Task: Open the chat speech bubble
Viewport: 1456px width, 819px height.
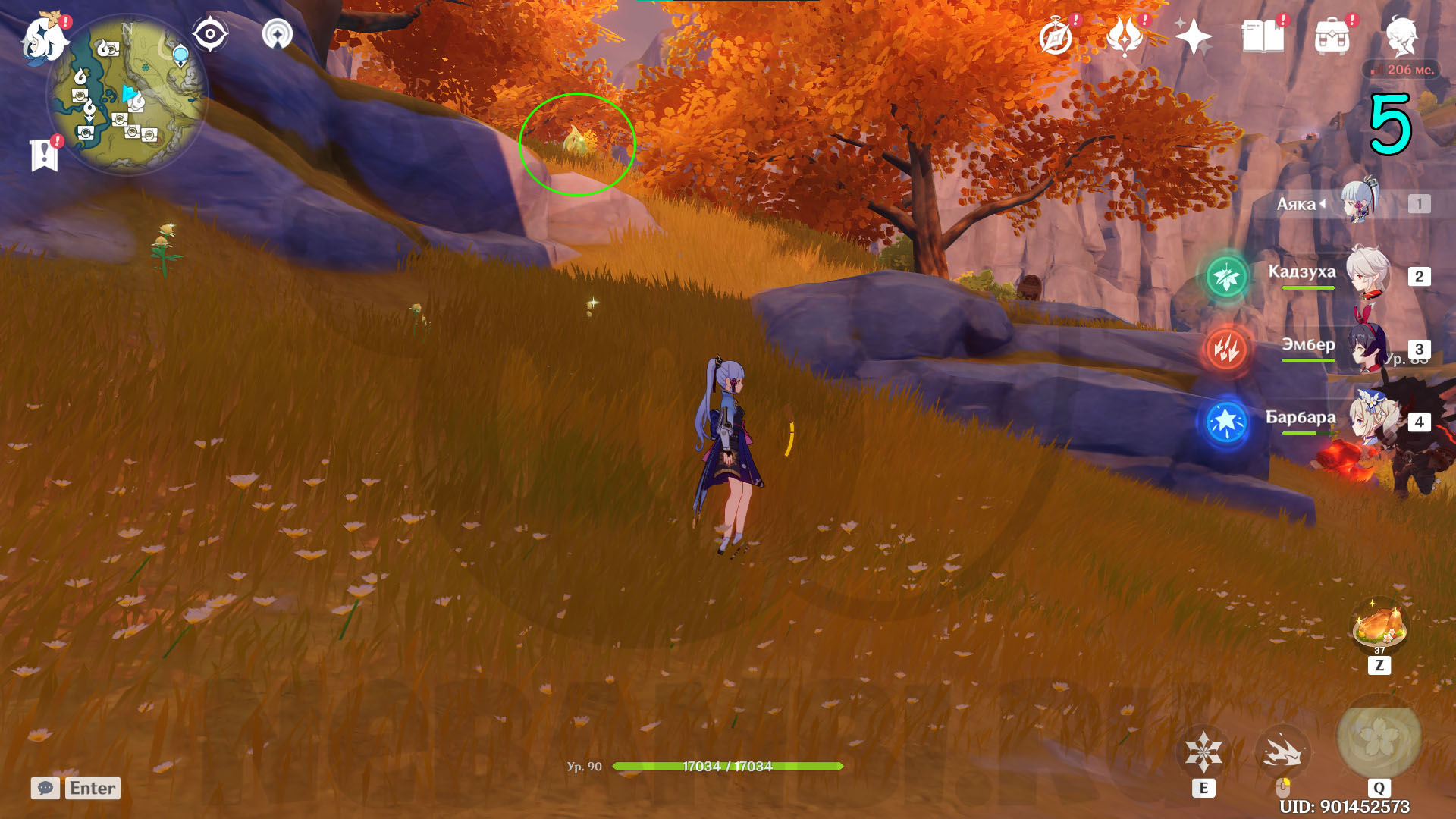Action: pos(45,788)
